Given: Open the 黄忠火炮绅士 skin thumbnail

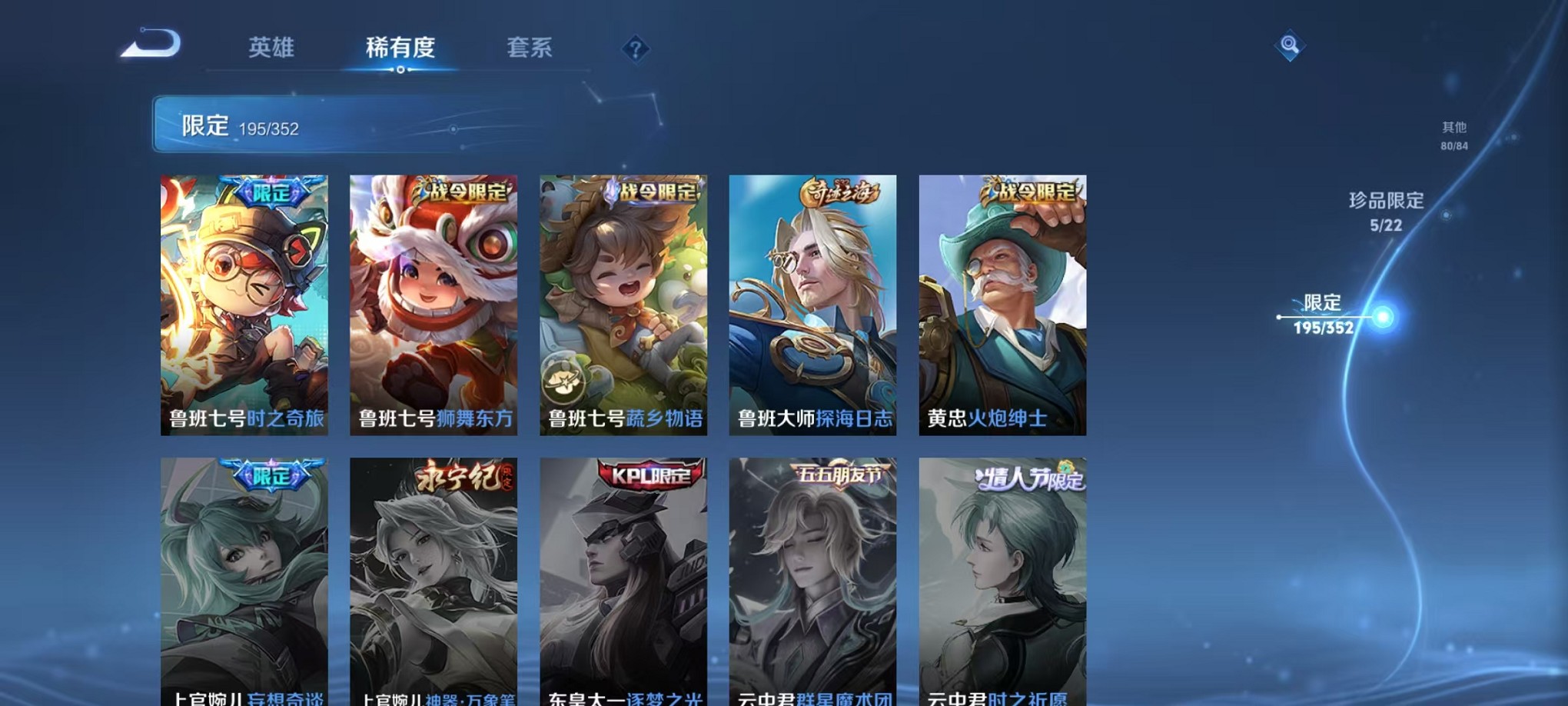Looking at the screenshot, I should (1003, 304).
